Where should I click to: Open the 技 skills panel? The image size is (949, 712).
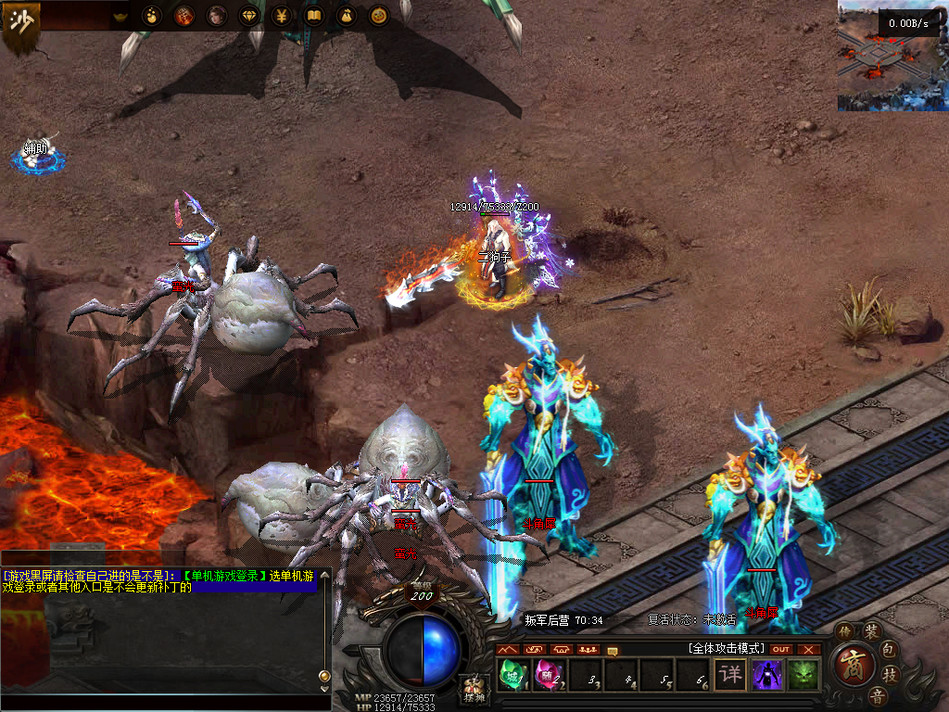click(891, 675)
